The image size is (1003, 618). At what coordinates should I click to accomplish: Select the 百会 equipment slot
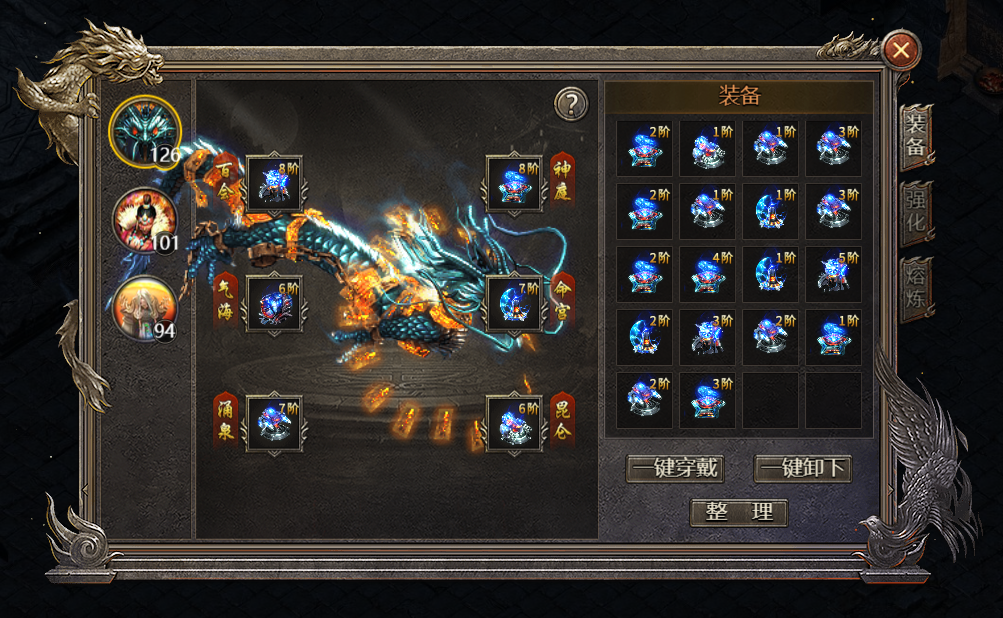coord(274,184)
